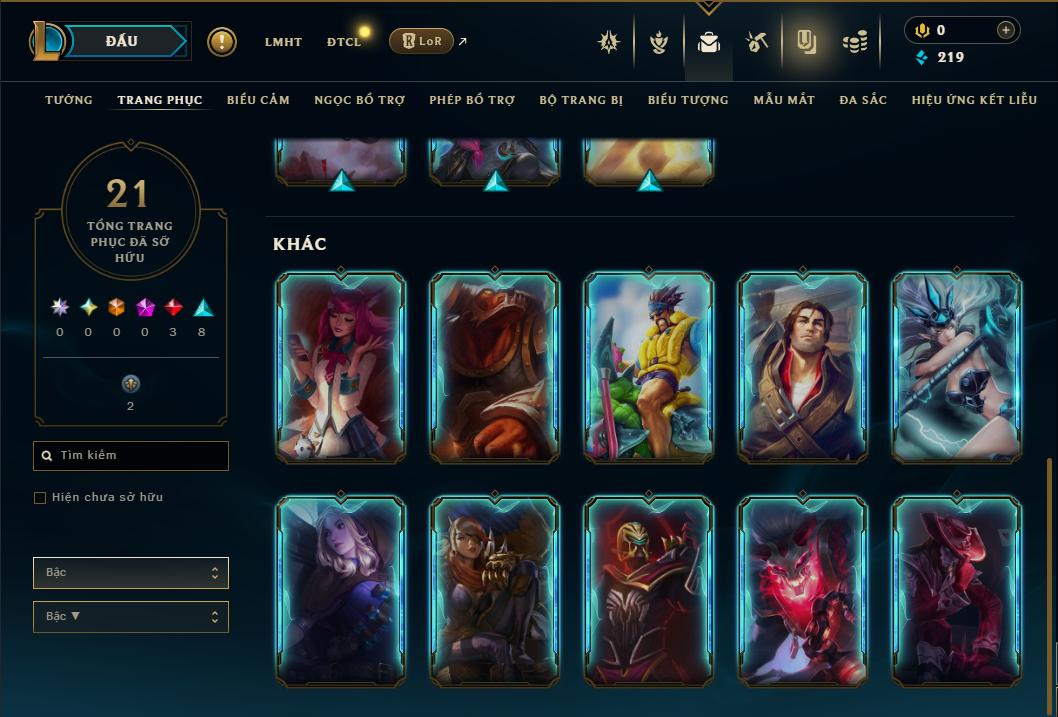The image size is (1058, 717).
Task: Toggle the Hiện chưa sở hữu checkbox
Action: click(40, 498)
